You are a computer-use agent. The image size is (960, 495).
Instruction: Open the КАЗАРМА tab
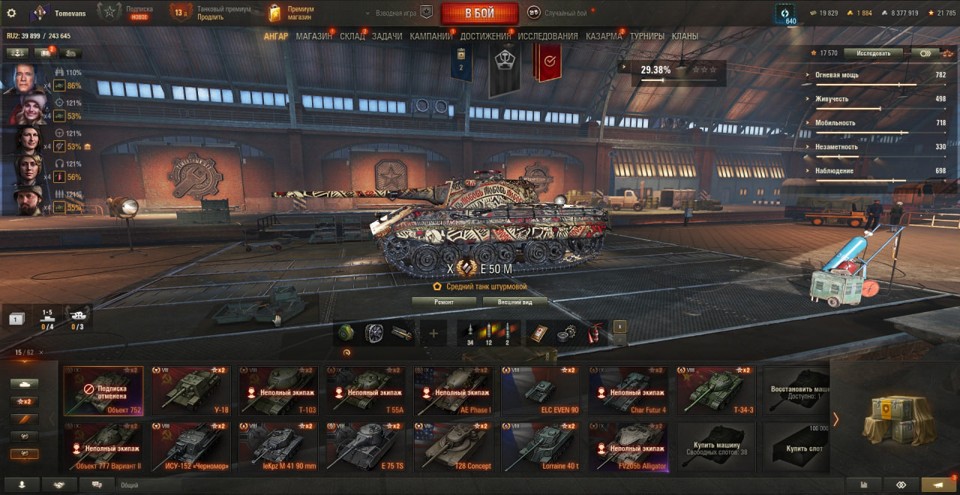(603, 36)
